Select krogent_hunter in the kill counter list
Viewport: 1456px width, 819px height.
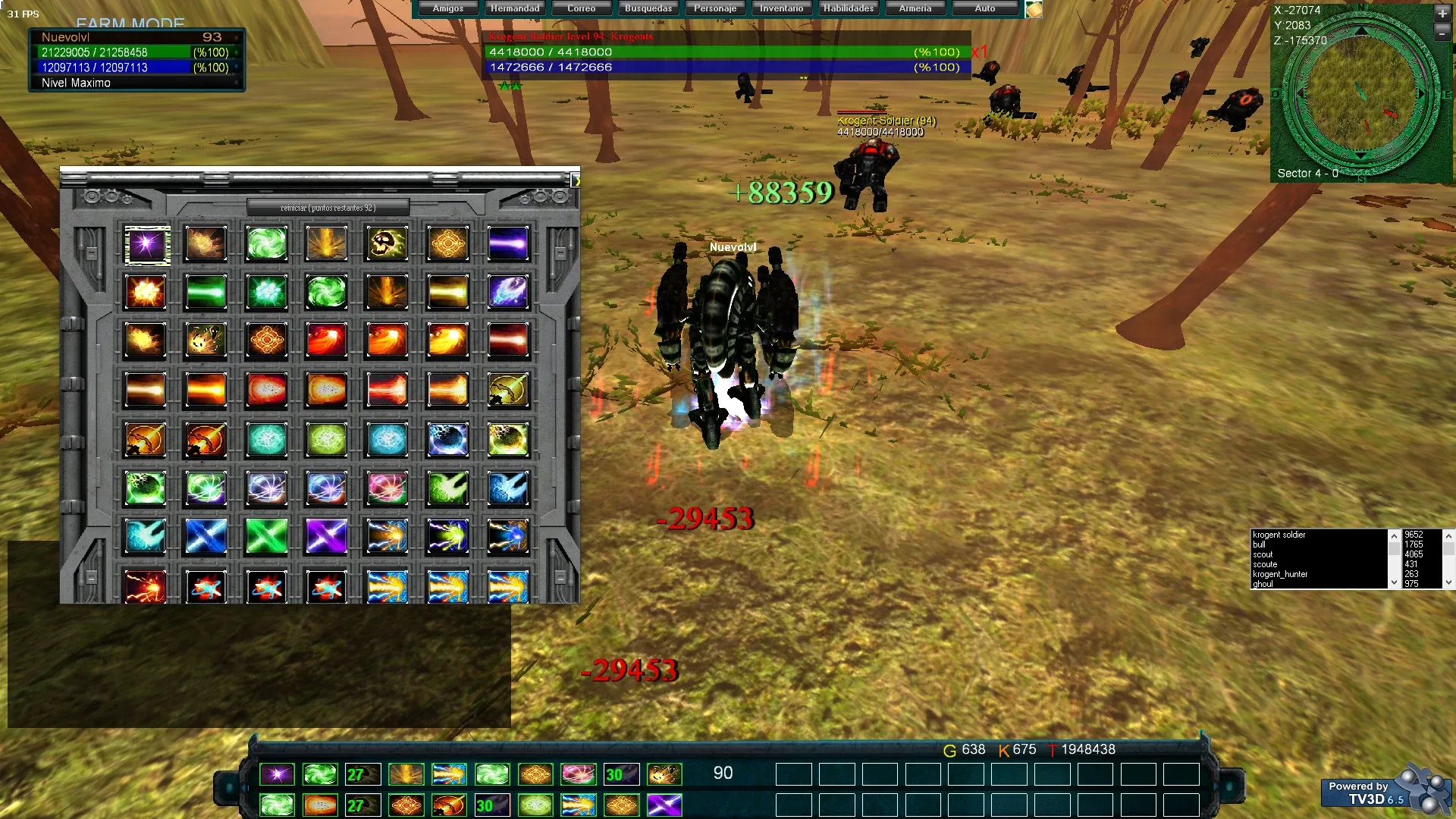tap(1282, 574)
